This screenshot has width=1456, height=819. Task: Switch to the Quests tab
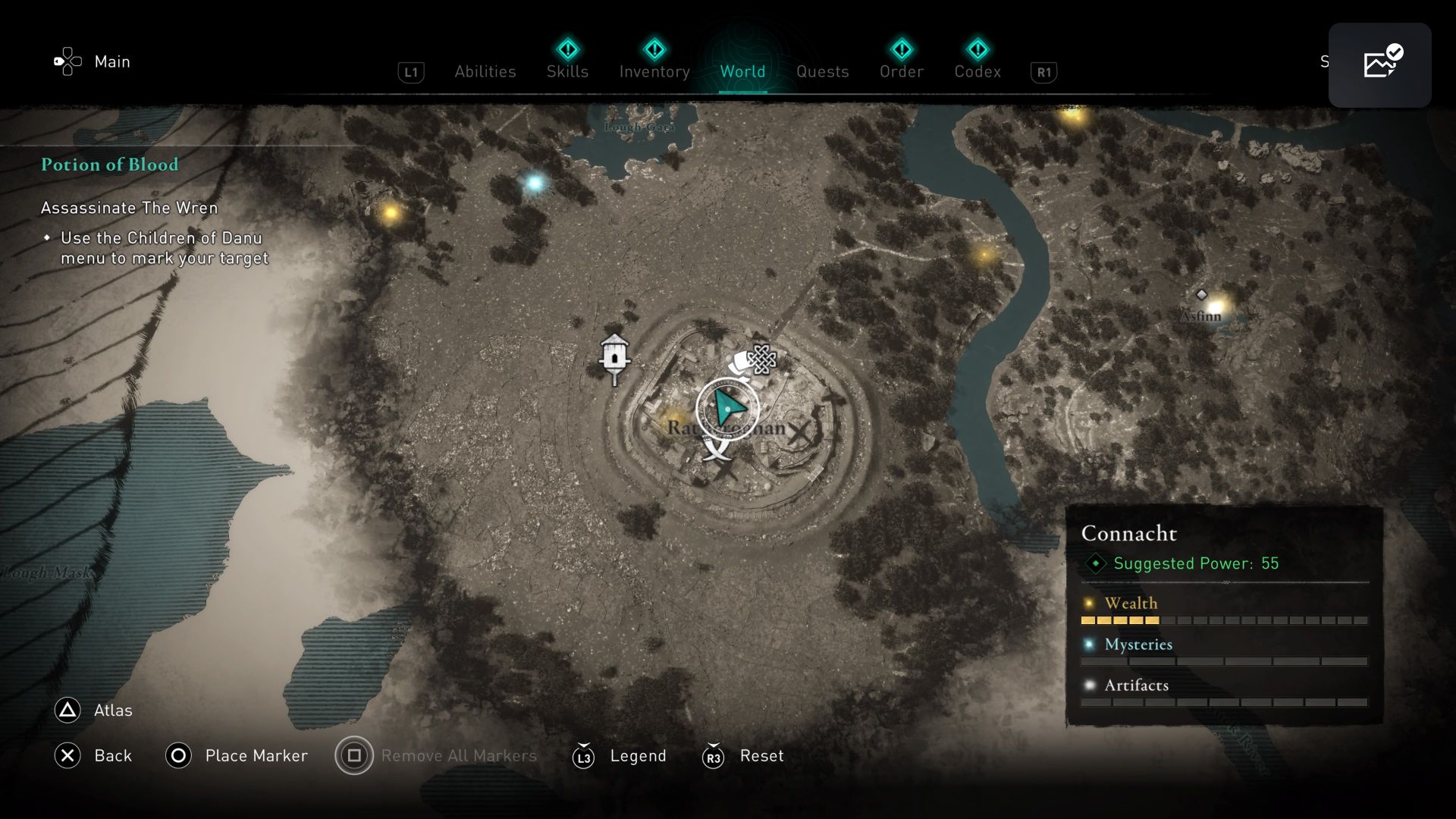(823, 71)
